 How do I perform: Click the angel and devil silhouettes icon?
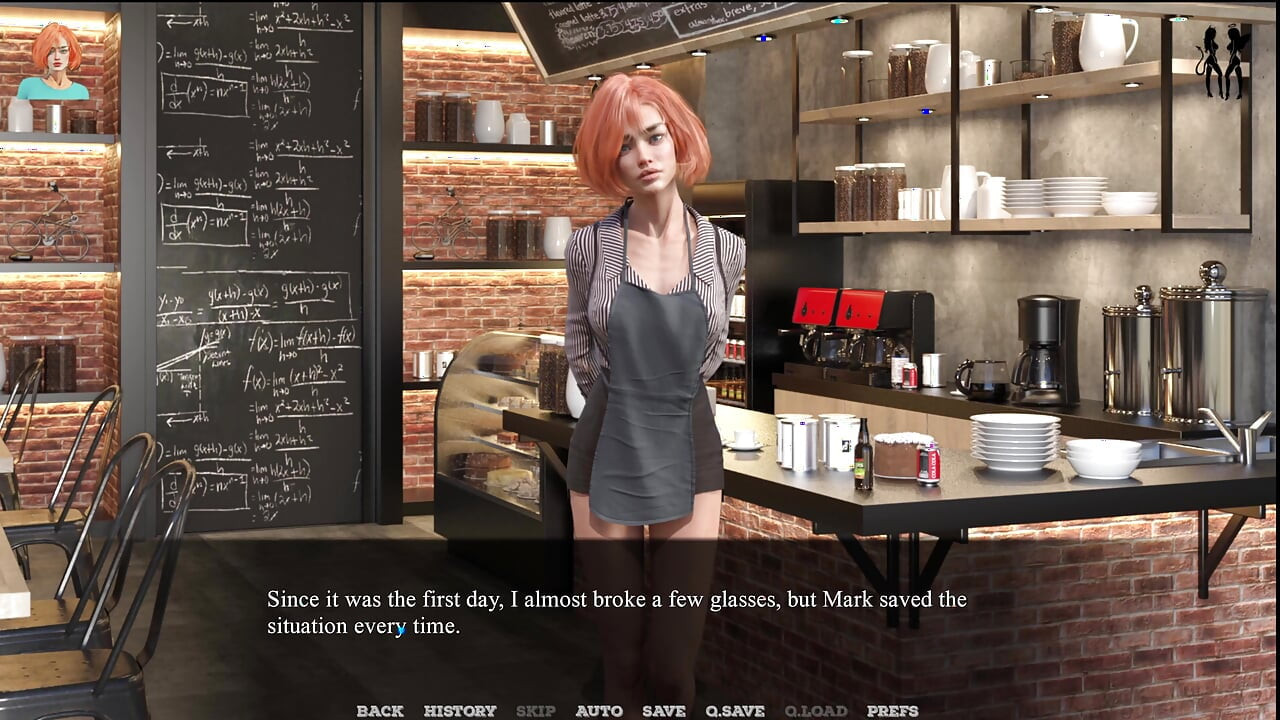click(x=1224, y=62)
